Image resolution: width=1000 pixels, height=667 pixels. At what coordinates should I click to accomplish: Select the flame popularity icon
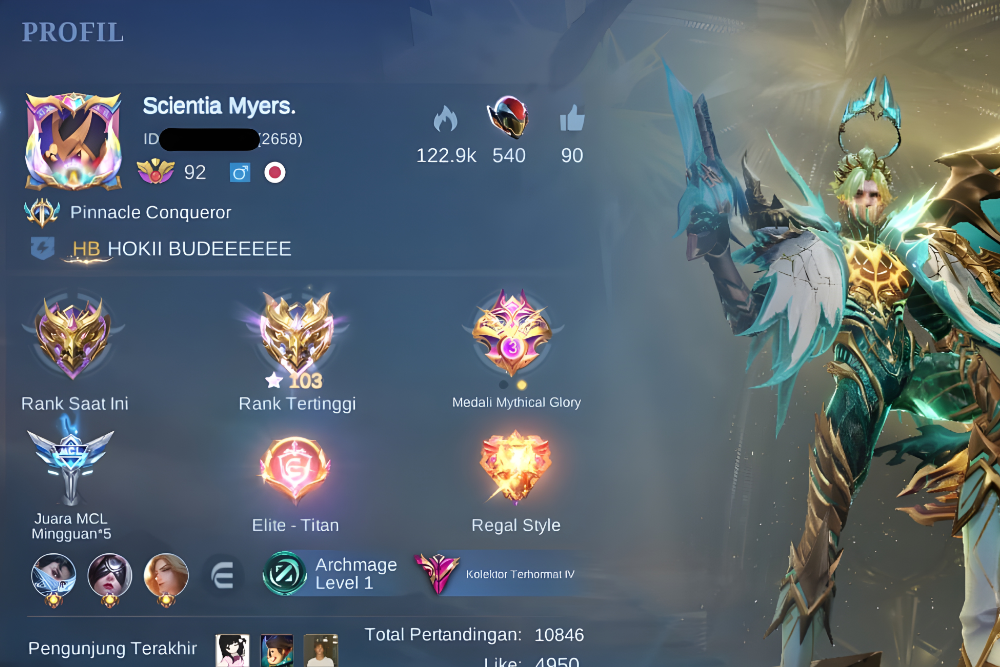point(445,120)
